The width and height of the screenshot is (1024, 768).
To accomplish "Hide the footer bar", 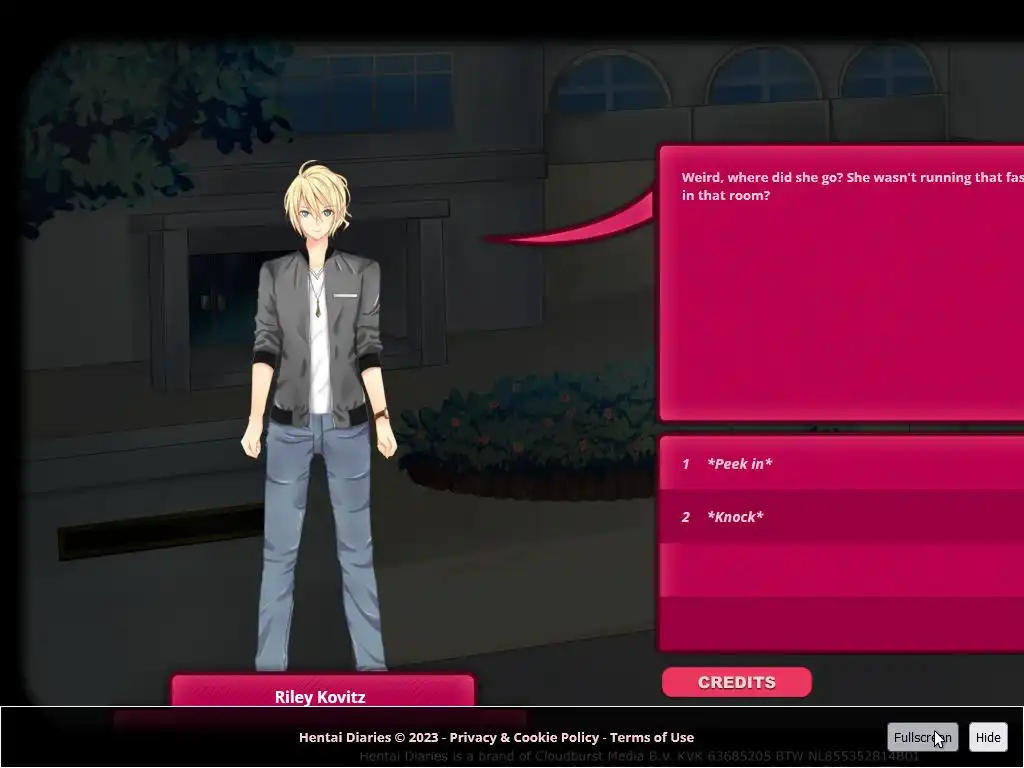I will 987,737.
